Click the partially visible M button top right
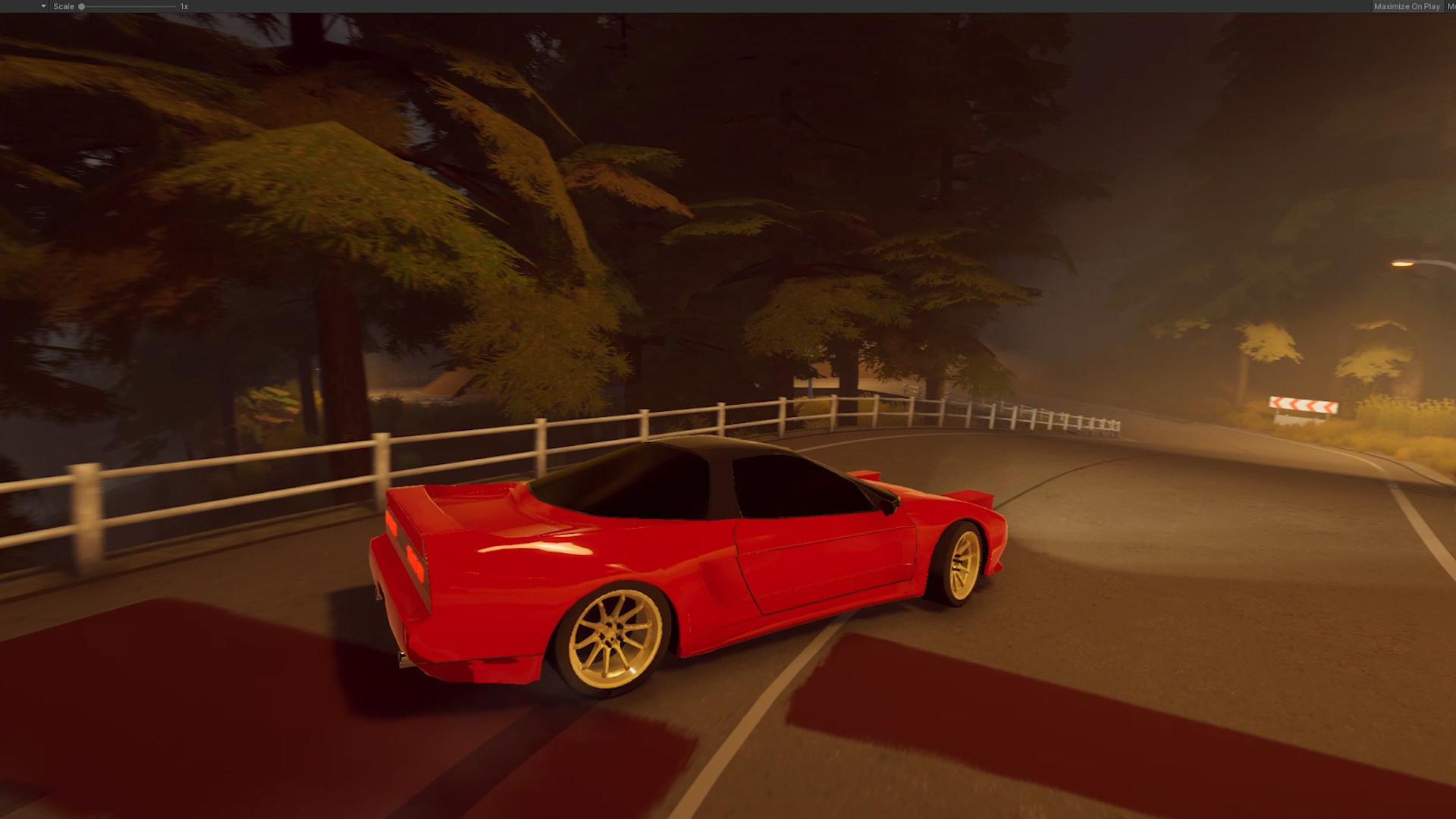The width and height of the screenshot is (1456, 819). pyautogui.click(x=1451, y=6)
